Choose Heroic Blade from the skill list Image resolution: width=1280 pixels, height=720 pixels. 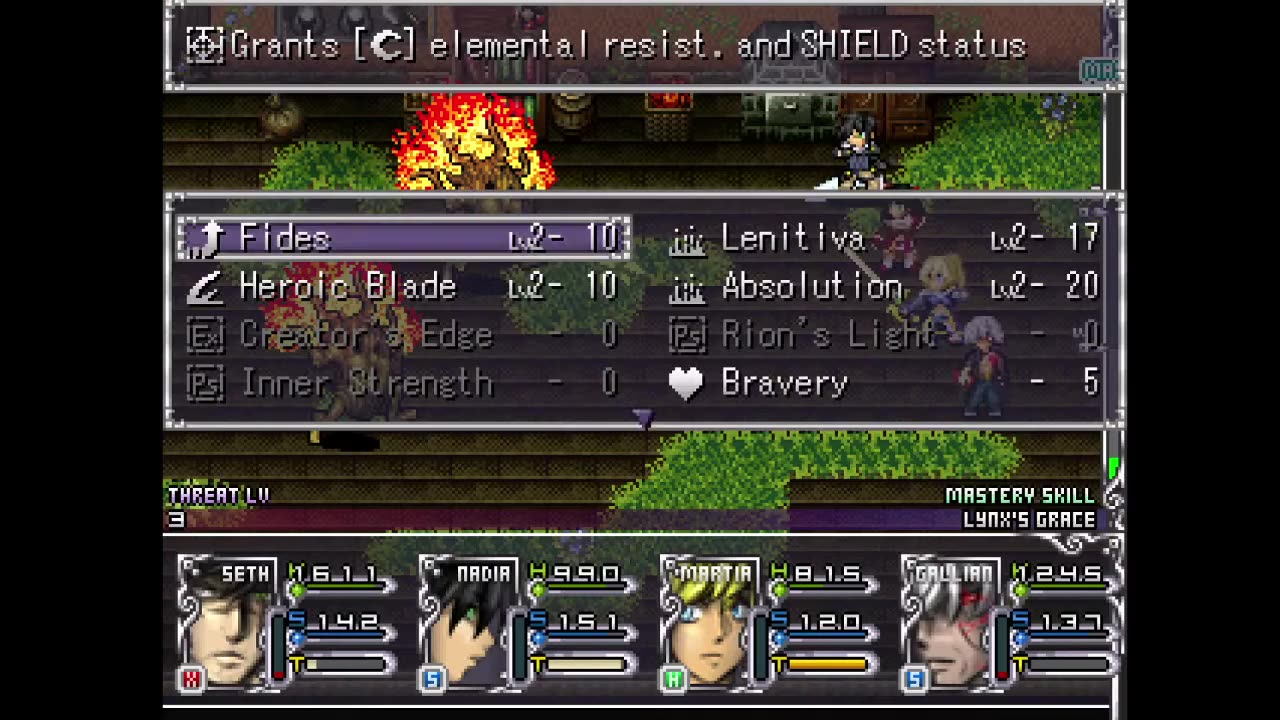click(403, 287)
